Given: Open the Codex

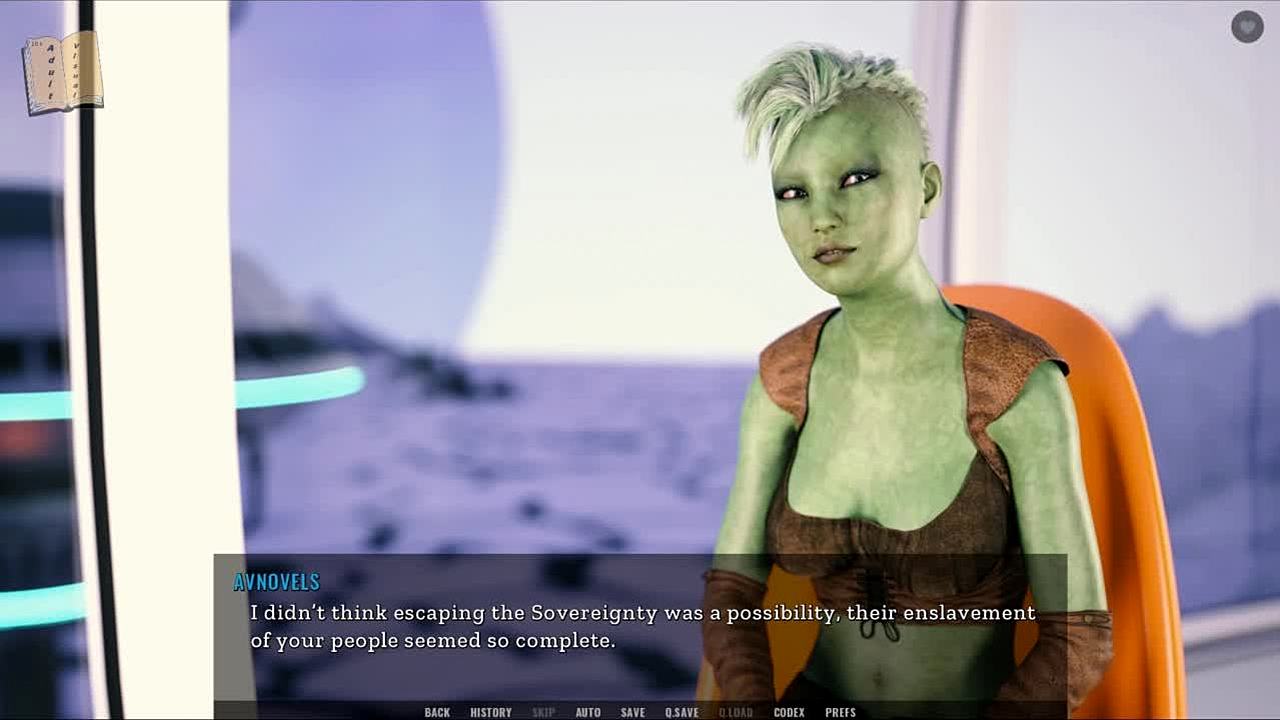Looking at the screenshot, I should (x=789, y=712).
